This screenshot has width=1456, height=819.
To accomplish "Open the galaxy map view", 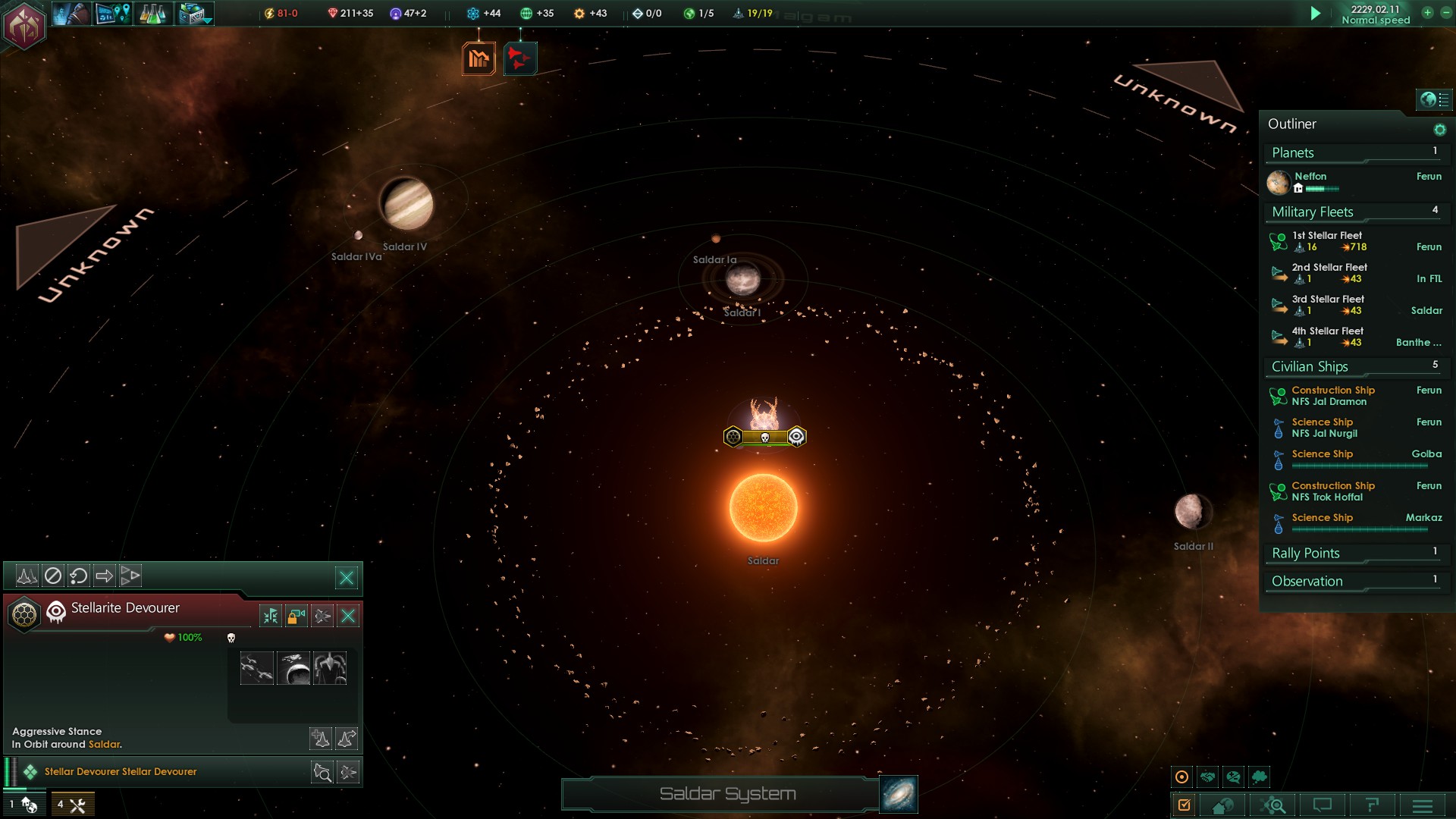I will point(899,794).
